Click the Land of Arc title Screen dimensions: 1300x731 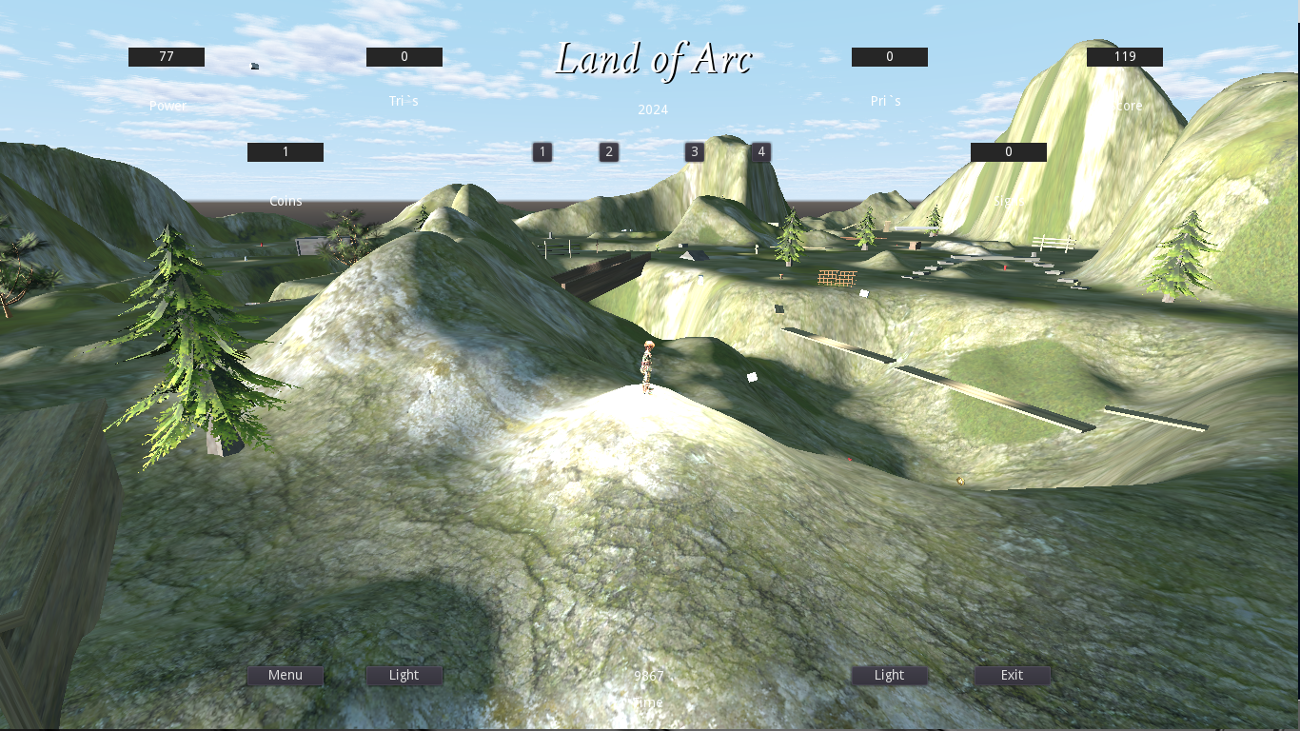653,60
